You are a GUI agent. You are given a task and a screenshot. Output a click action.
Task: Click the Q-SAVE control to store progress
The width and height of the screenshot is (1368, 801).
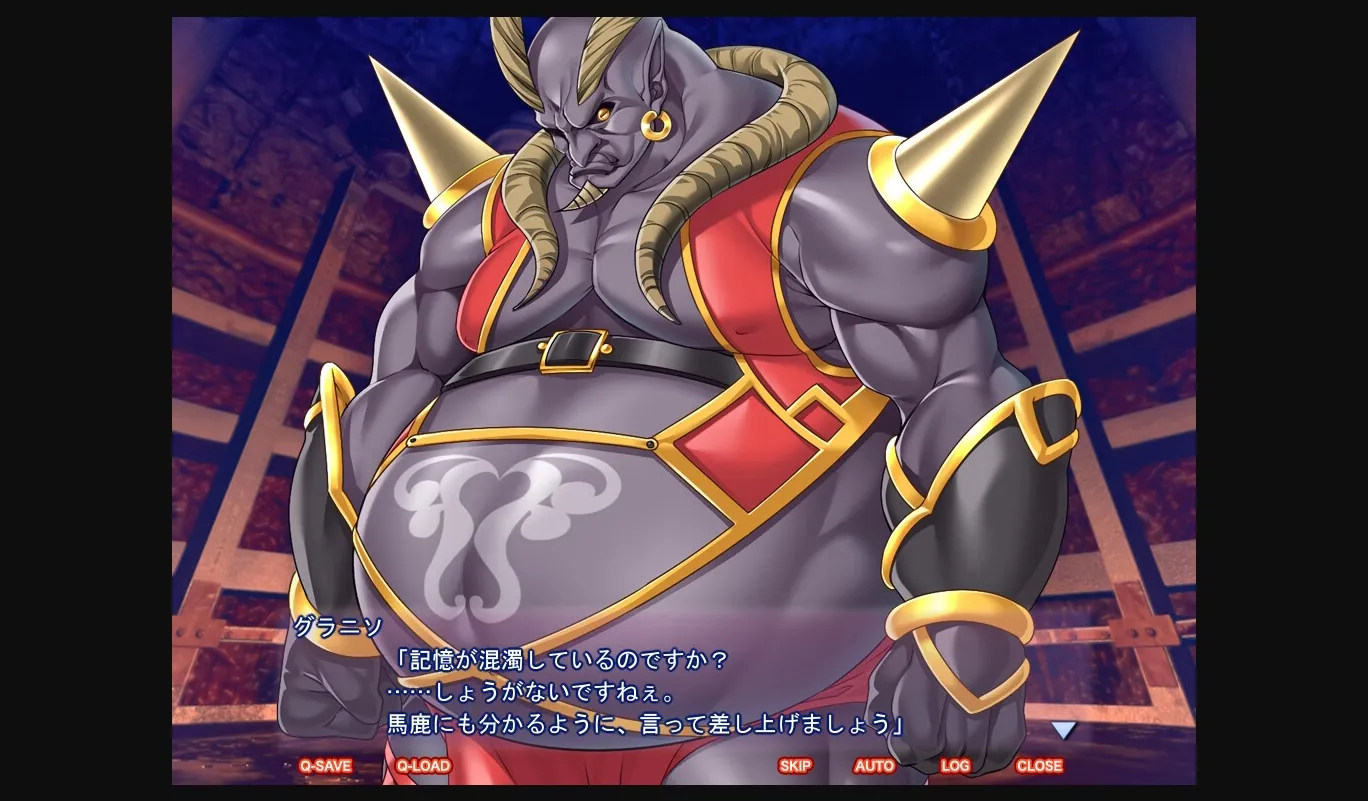(325, 765)
